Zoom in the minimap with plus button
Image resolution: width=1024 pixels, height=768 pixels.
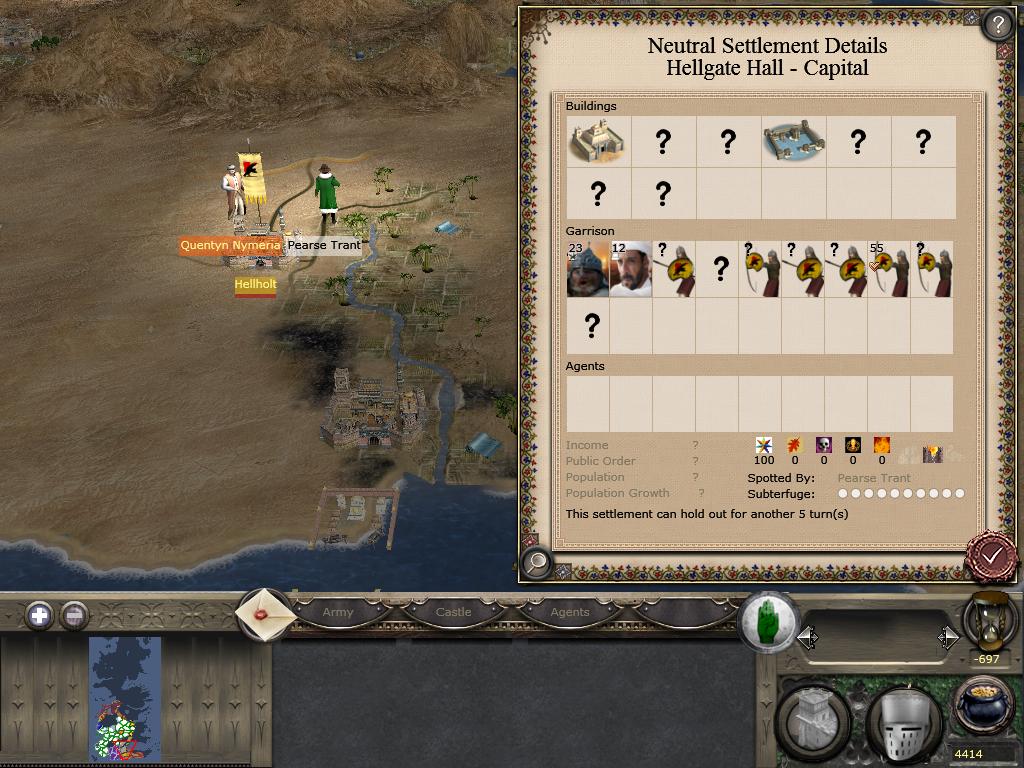click(39, 615)
